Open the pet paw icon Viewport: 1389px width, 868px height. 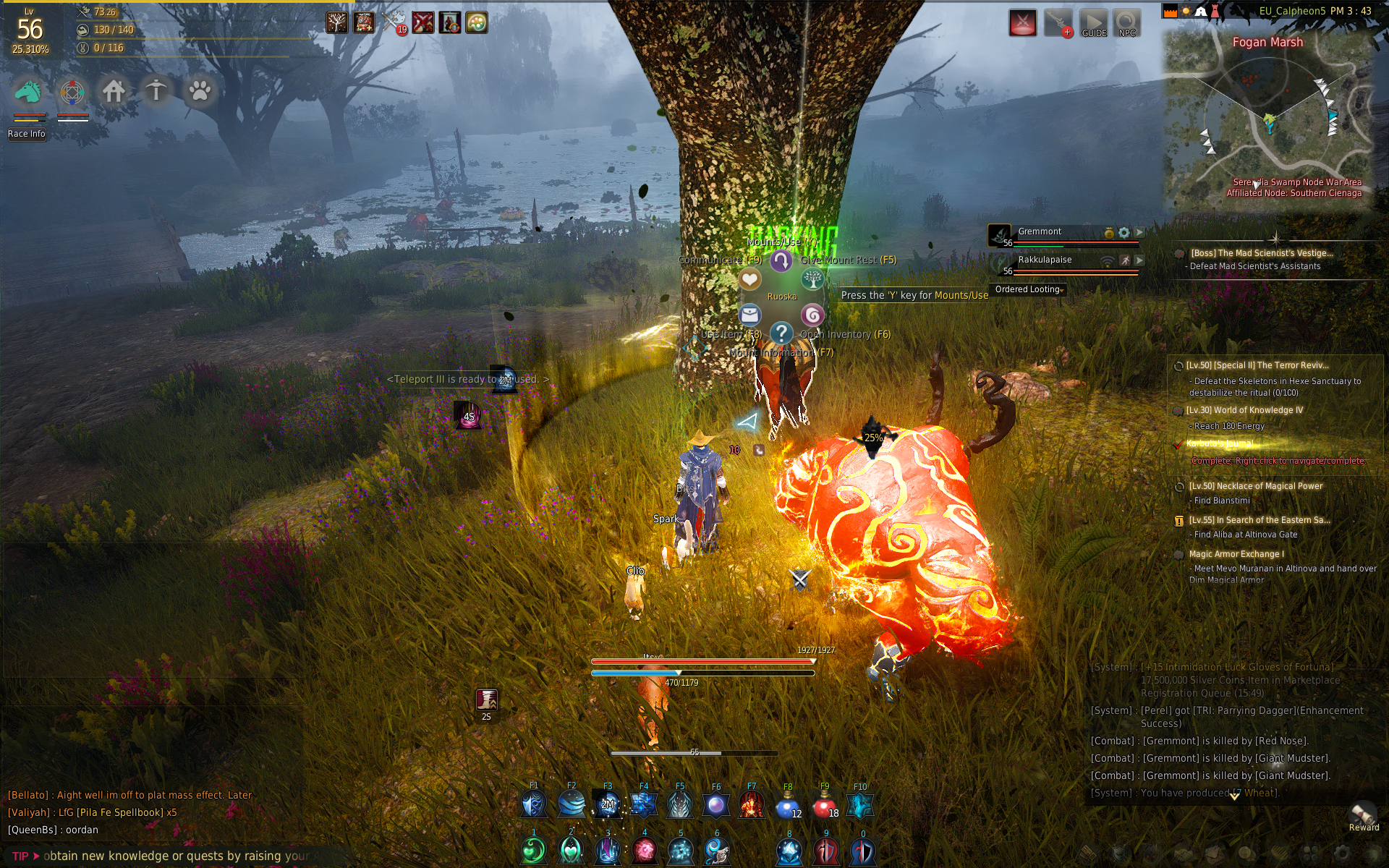[199, 92]
